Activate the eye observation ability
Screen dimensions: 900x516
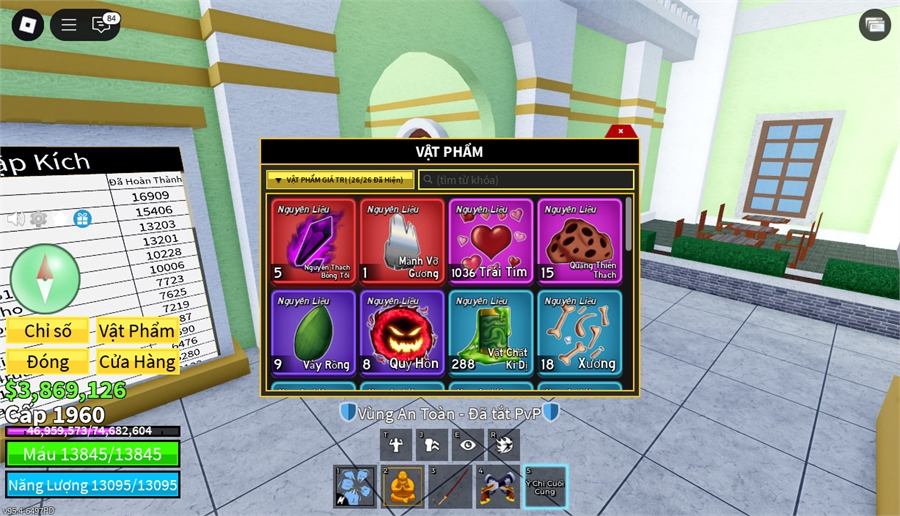coord(467,446)
